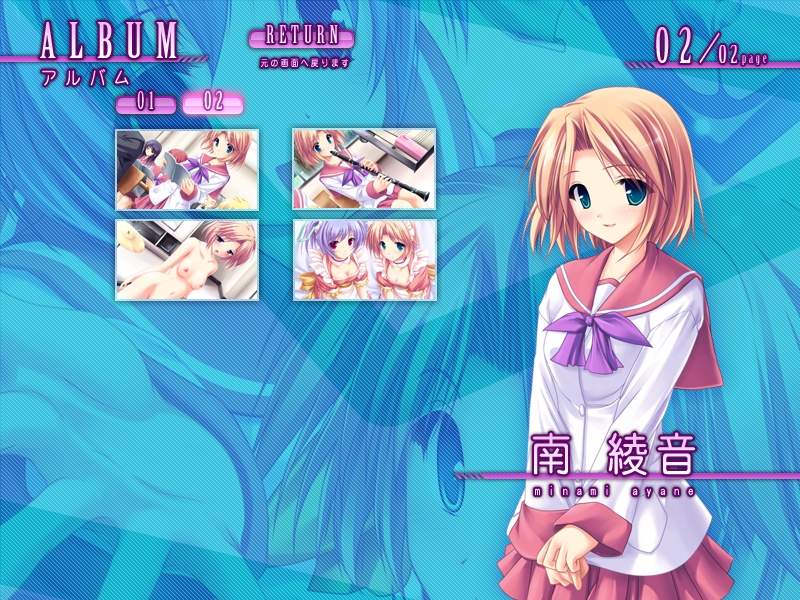Open the thumbnail of the girl lying down
Screen dimensions: 800x600
tap(187, 259)
